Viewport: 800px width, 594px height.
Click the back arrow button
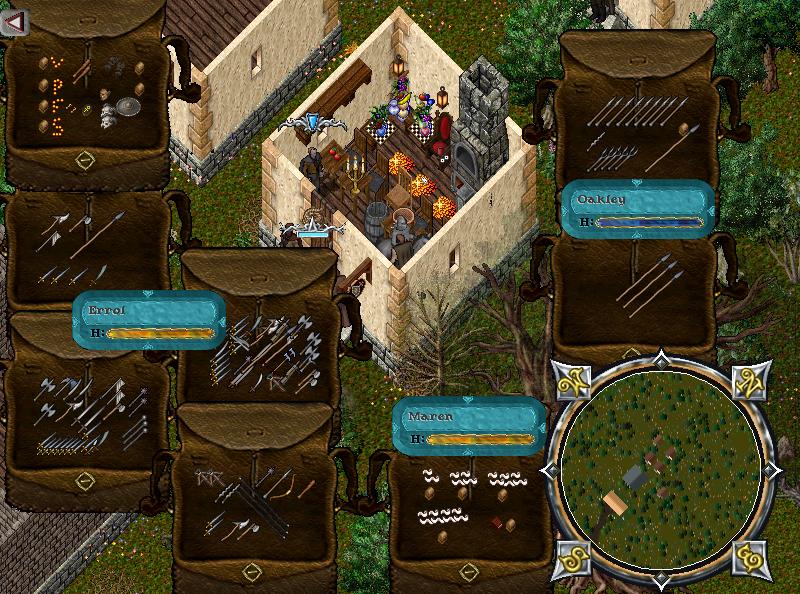[x=13, y=22]
